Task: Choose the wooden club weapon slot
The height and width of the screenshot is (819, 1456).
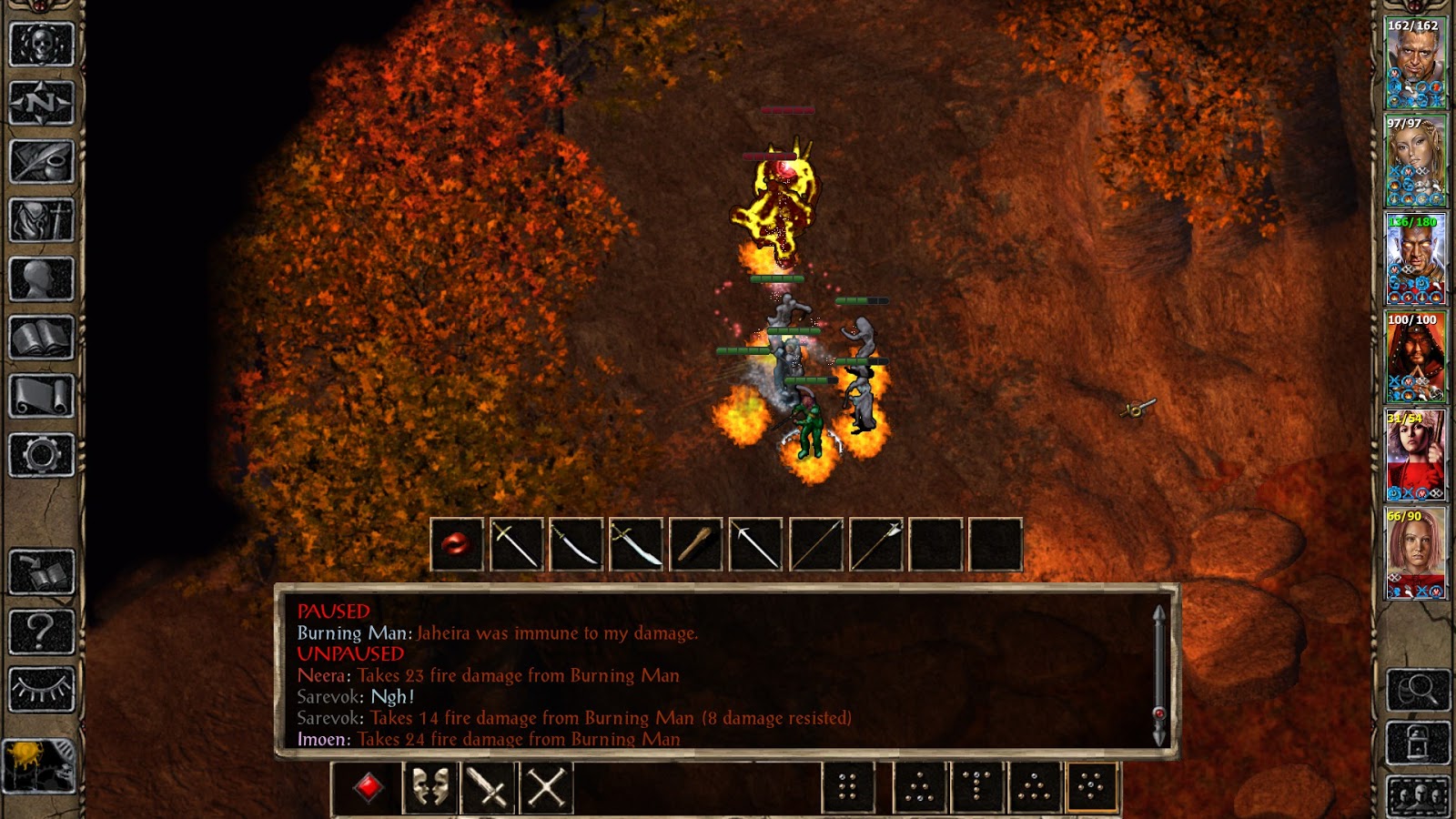Action: click(696, 545)
